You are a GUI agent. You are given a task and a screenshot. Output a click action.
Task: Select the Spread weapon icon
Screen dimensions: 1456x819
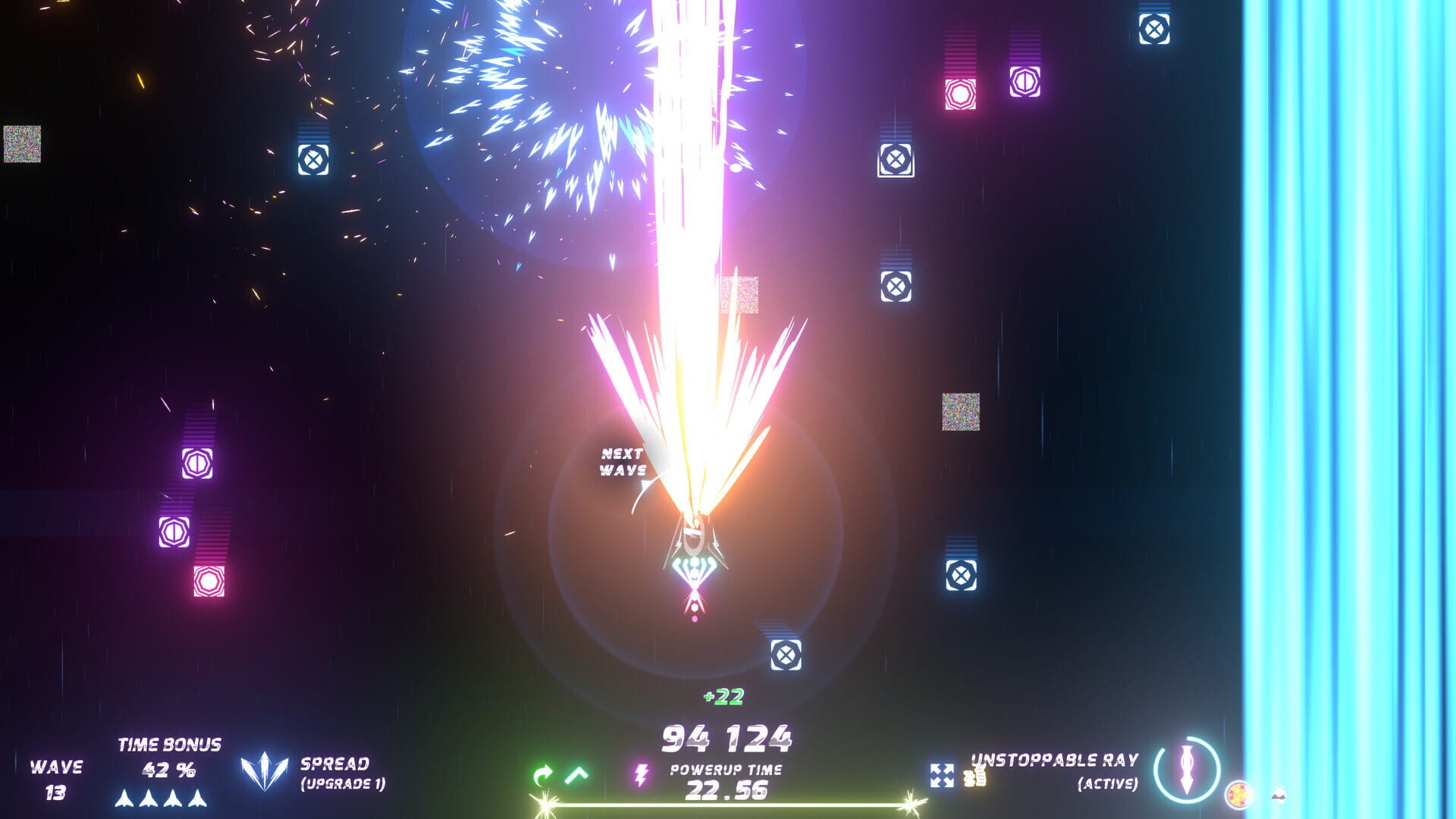264,772
